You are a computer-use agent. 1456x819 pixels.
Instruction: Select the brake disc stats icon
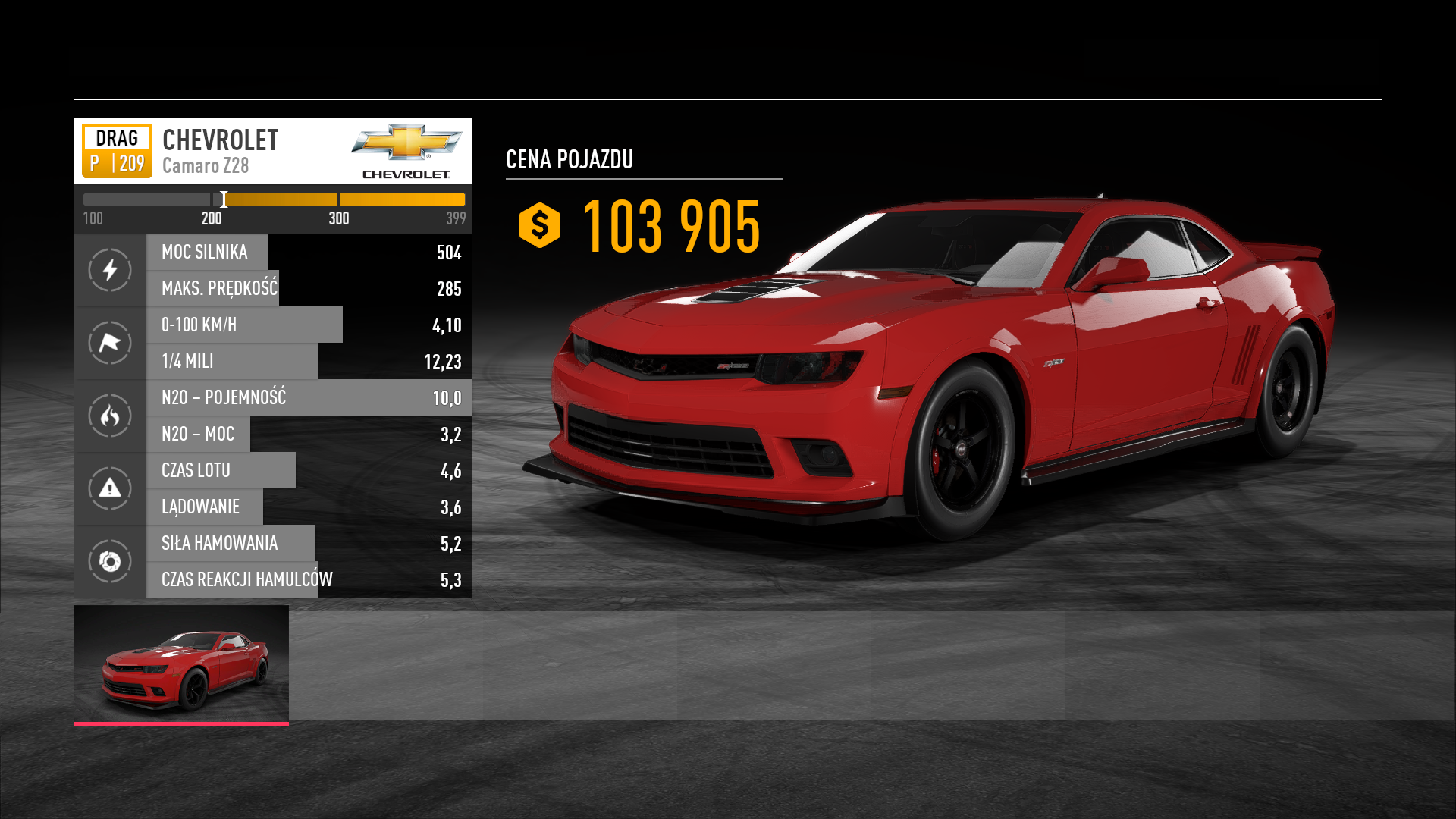click(x=110, y=561)
